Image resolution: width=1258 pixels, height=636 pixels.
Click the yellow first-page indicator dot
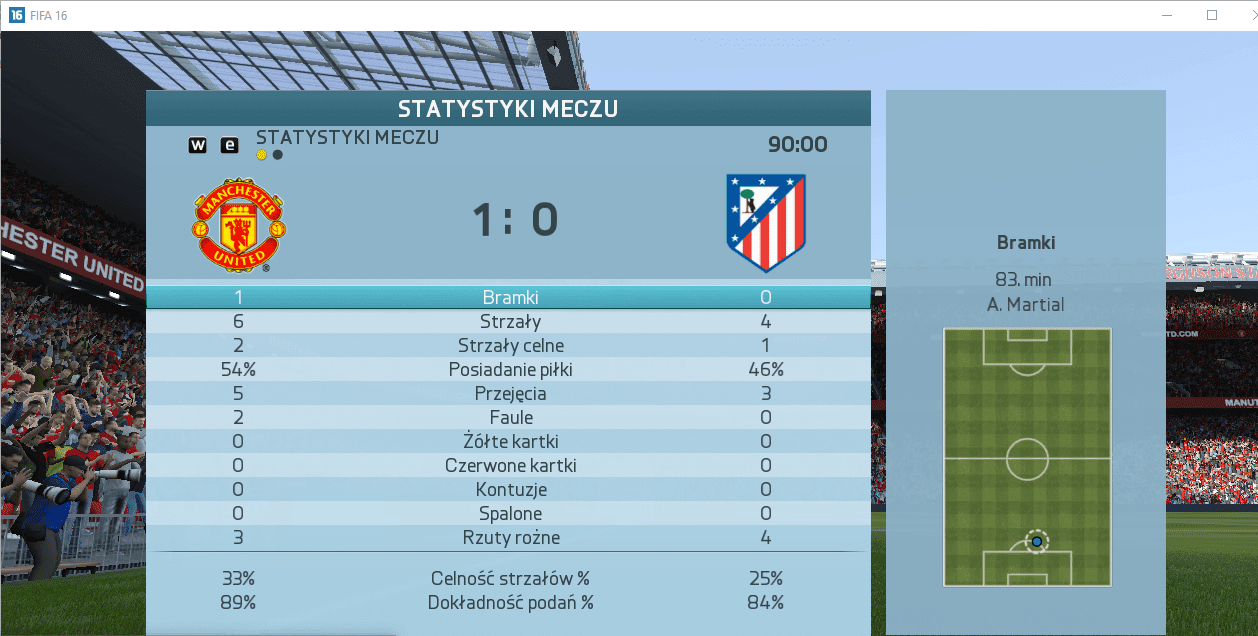[262, 155]
